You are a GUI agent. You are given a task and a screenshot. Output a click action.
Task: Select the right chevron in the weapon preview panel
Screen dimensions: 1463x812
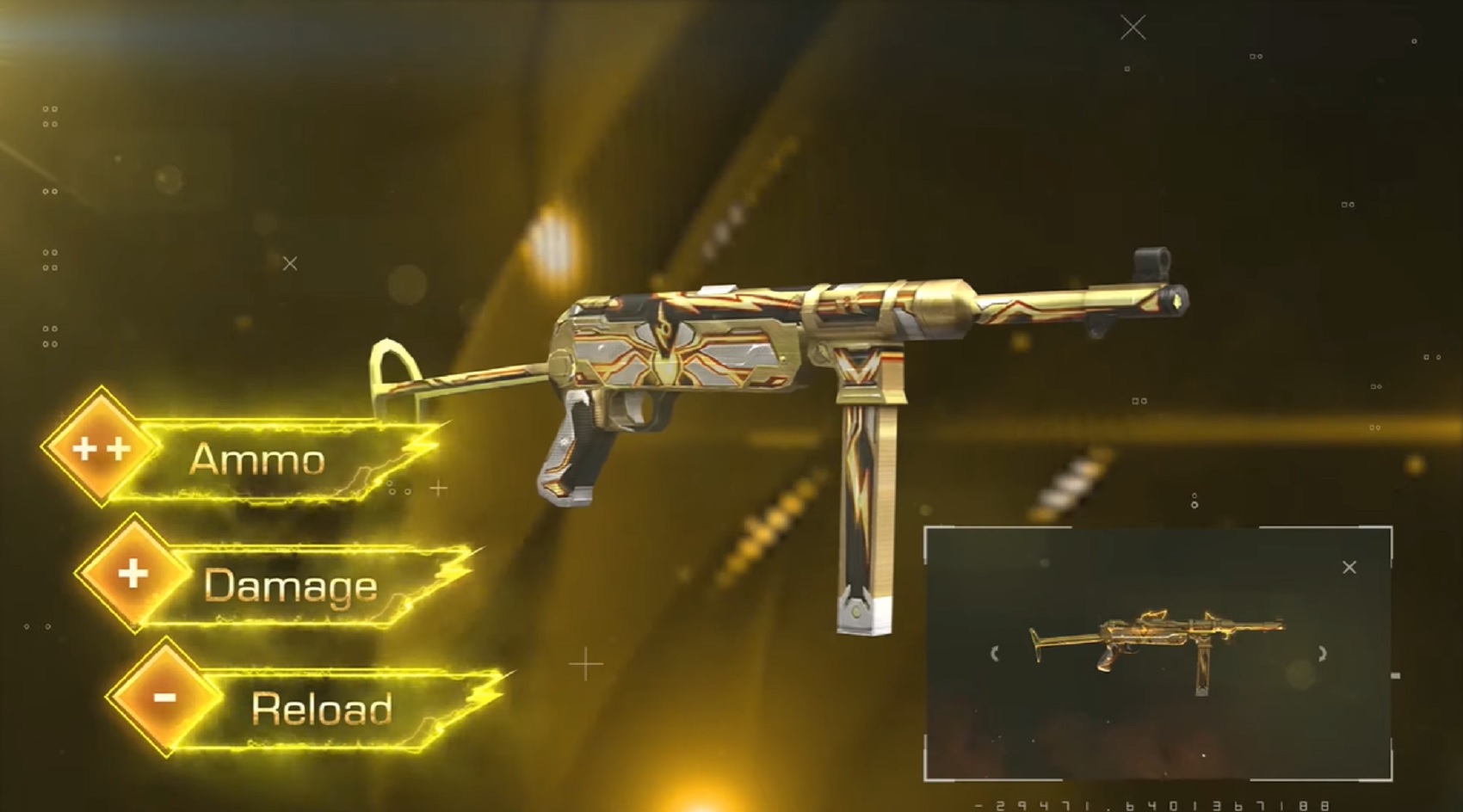tap(1322, 653)
